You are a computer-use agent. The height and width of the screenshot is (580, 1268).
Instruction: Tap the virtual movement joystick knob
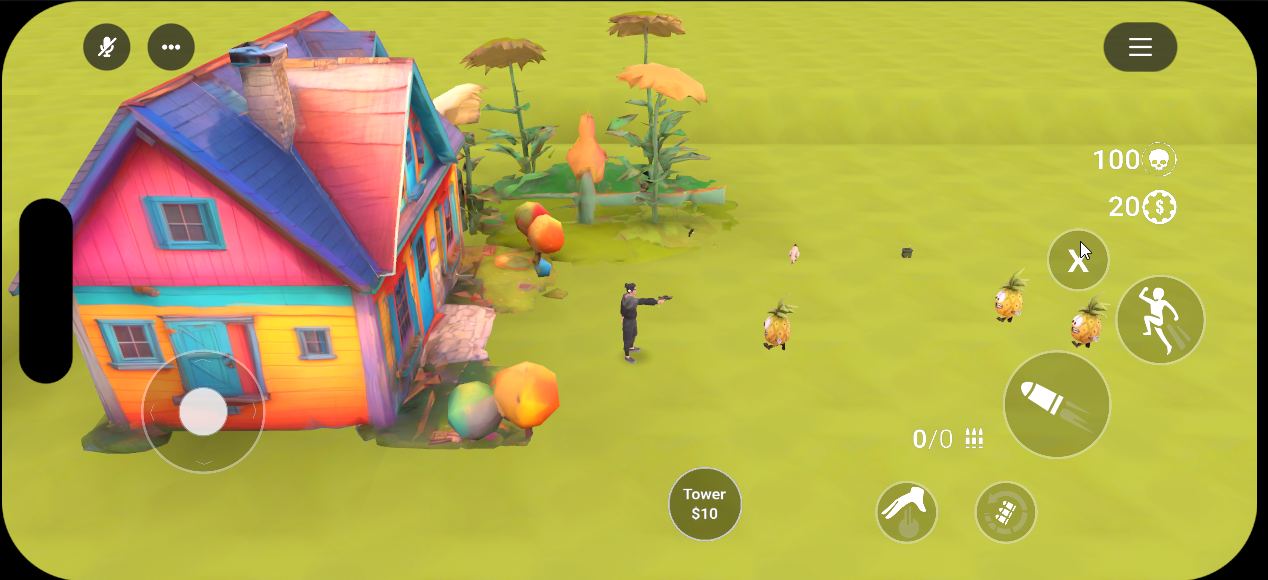[x=203, y=411]
